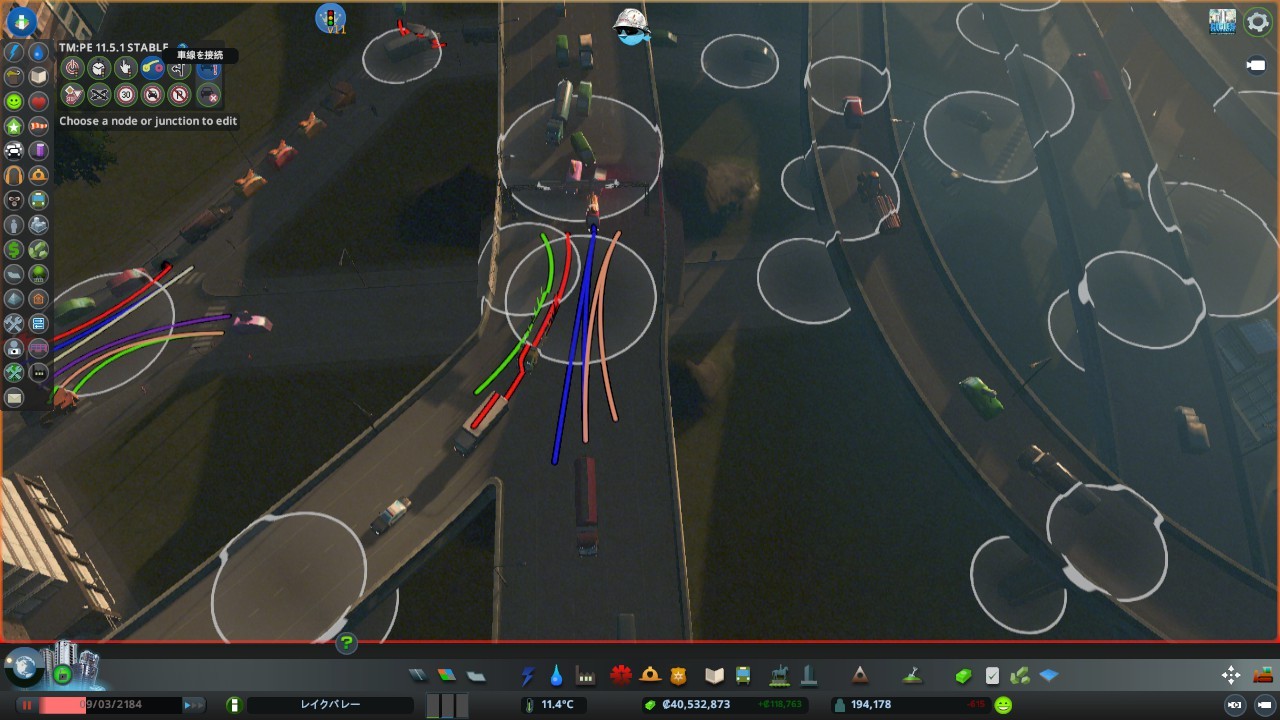Open the TM:PE timed traffic lights tool
1280x720 pixels.
[x=99, y=68]
